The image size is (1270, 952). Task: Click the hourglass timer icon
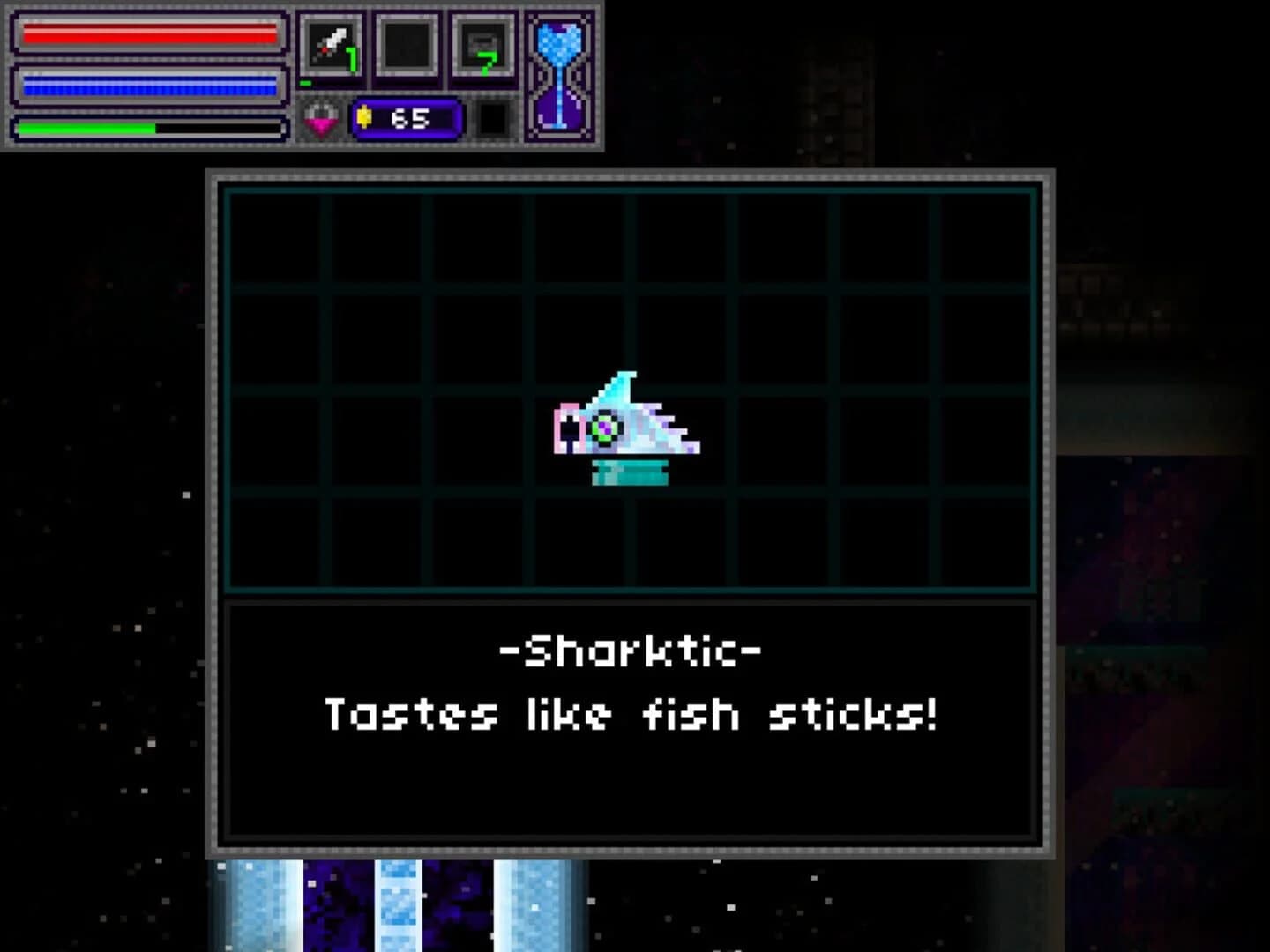point(563,75)
